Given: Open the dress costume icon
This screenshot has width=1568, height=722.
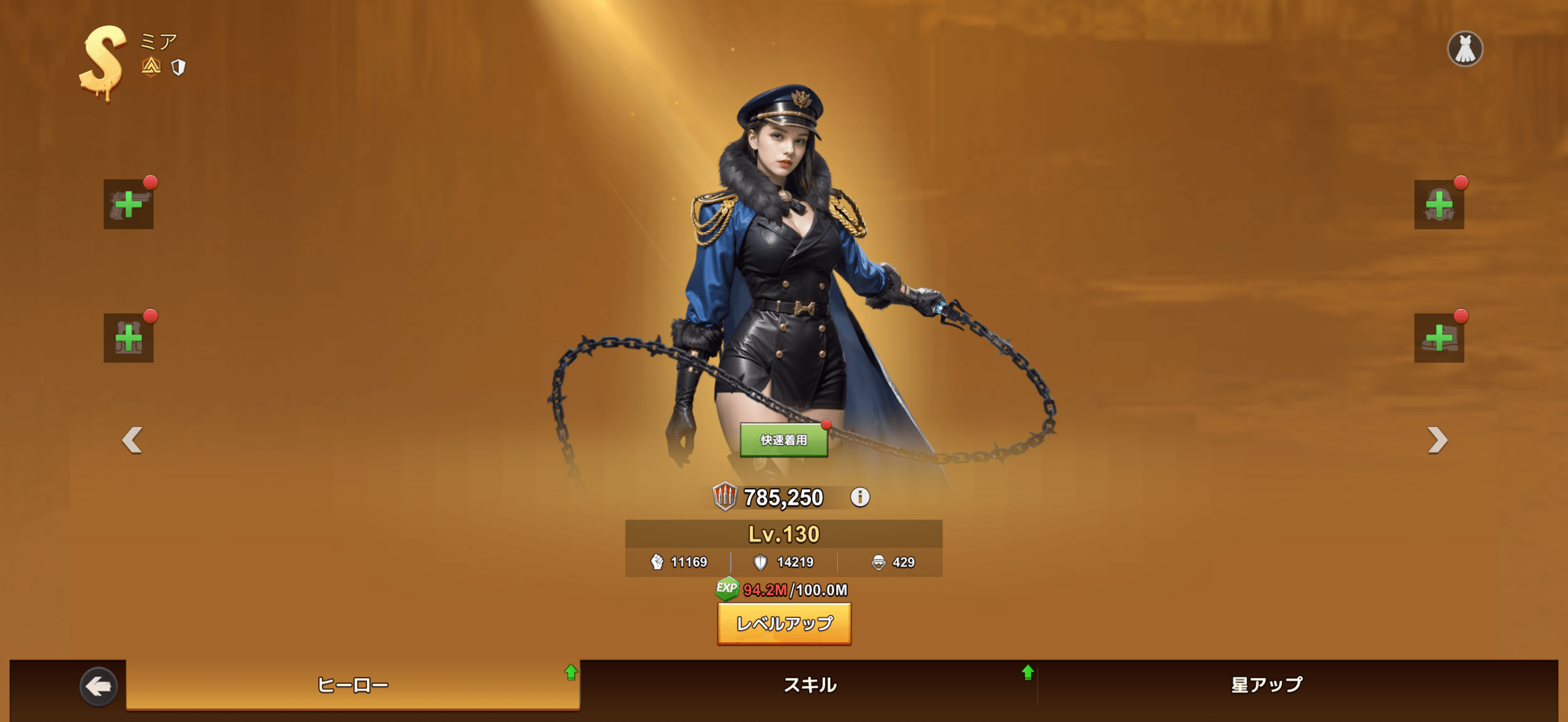Looking at the screenshot, I should click(x=1464, y=49).
